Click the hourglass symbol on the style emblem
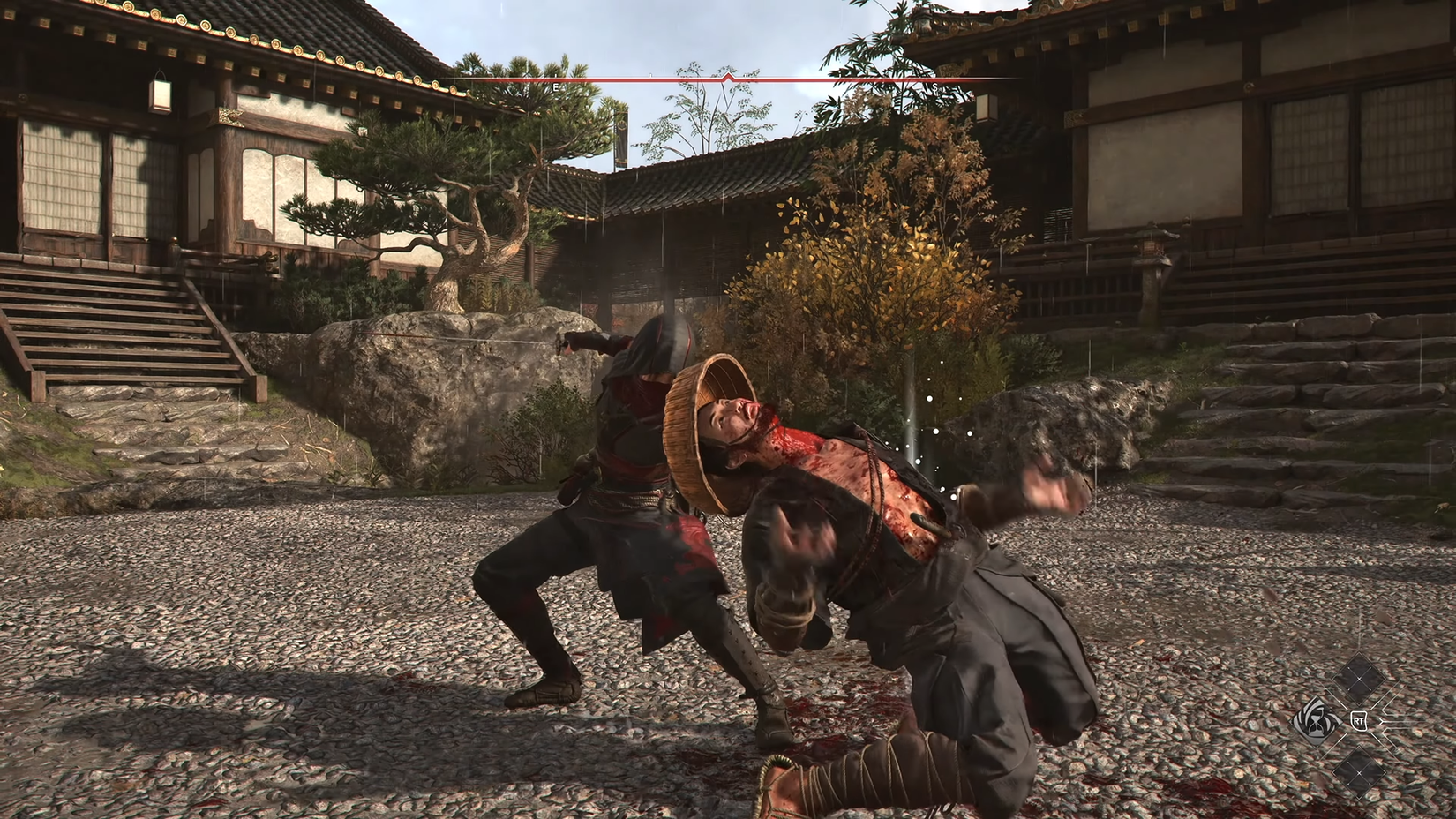The height and width of the screenshot is (819, 1456). [x=1317, y=723]
